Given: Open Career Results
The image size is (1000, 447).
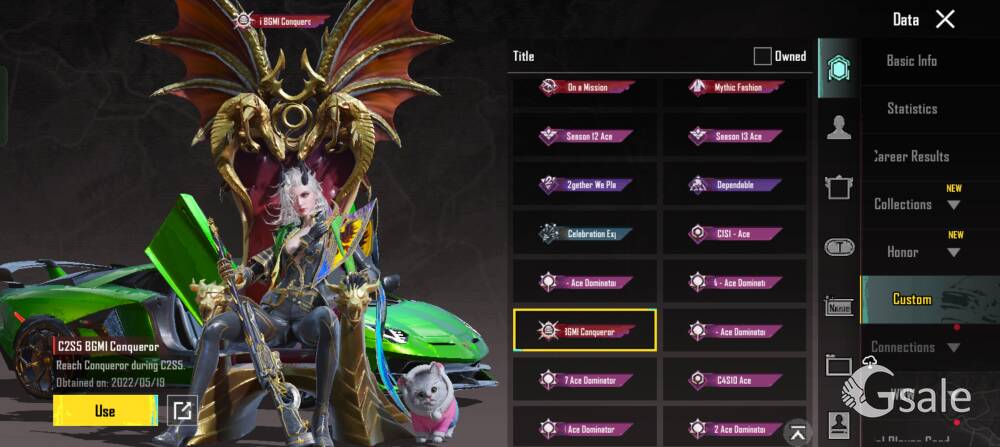Looking at the screenshot, I should [x=911, y=156].
